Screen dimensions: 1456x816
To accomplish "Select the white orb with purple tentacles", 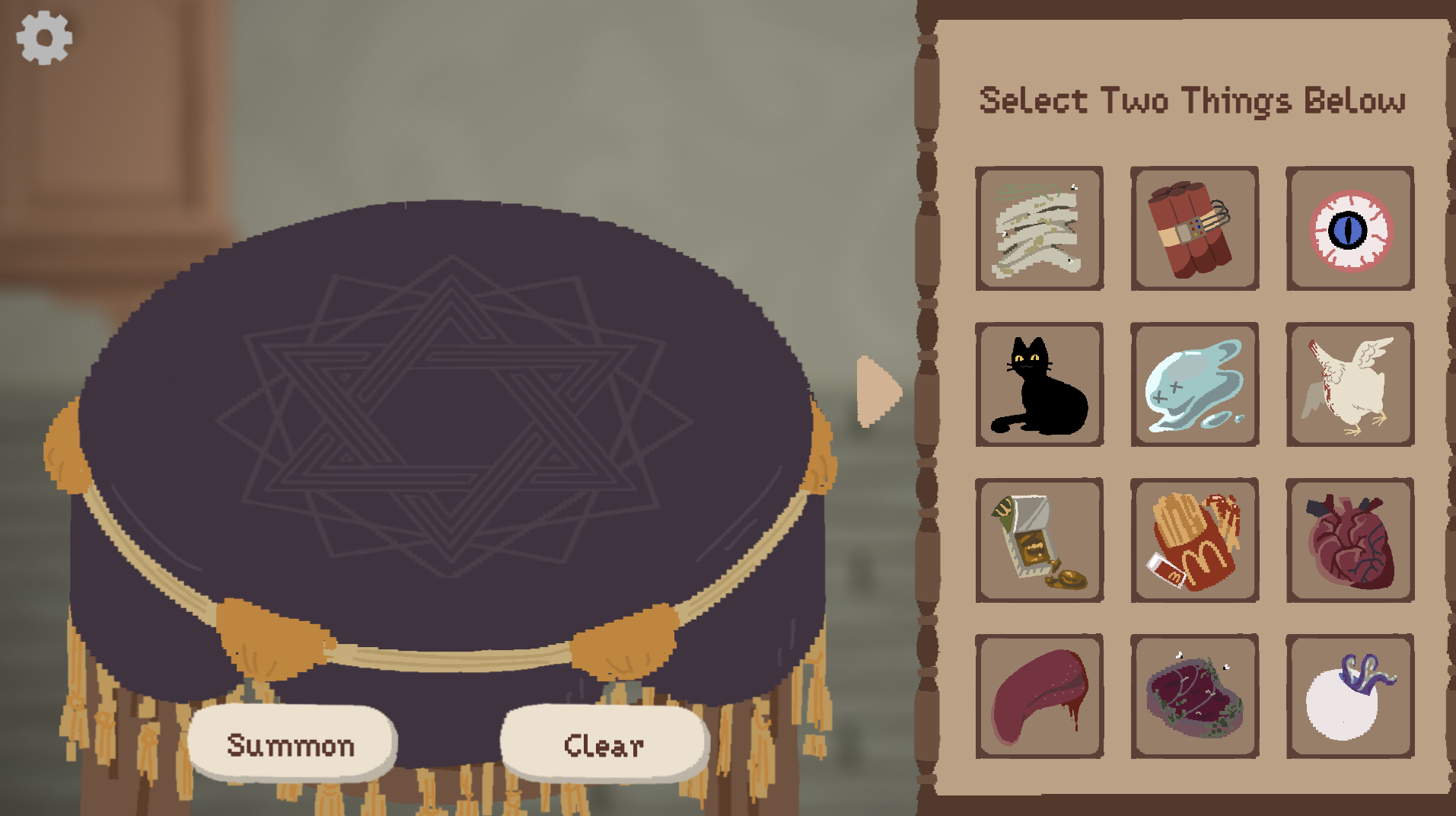I will pyautogui.click(x=1349, y=696).
